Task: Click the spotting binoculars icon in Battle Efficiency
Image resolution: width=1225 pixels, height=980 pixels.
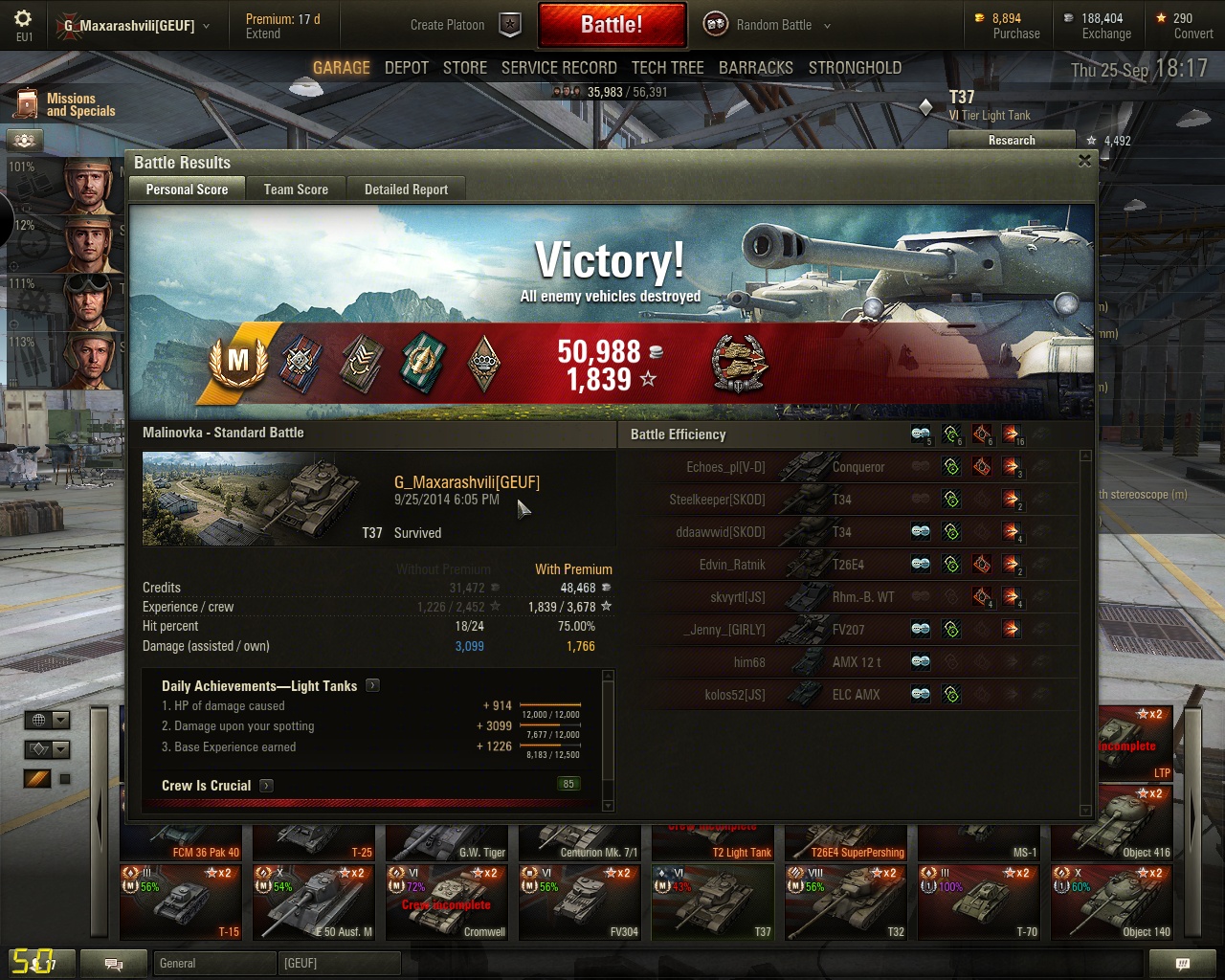Action: tap(920, 434)
